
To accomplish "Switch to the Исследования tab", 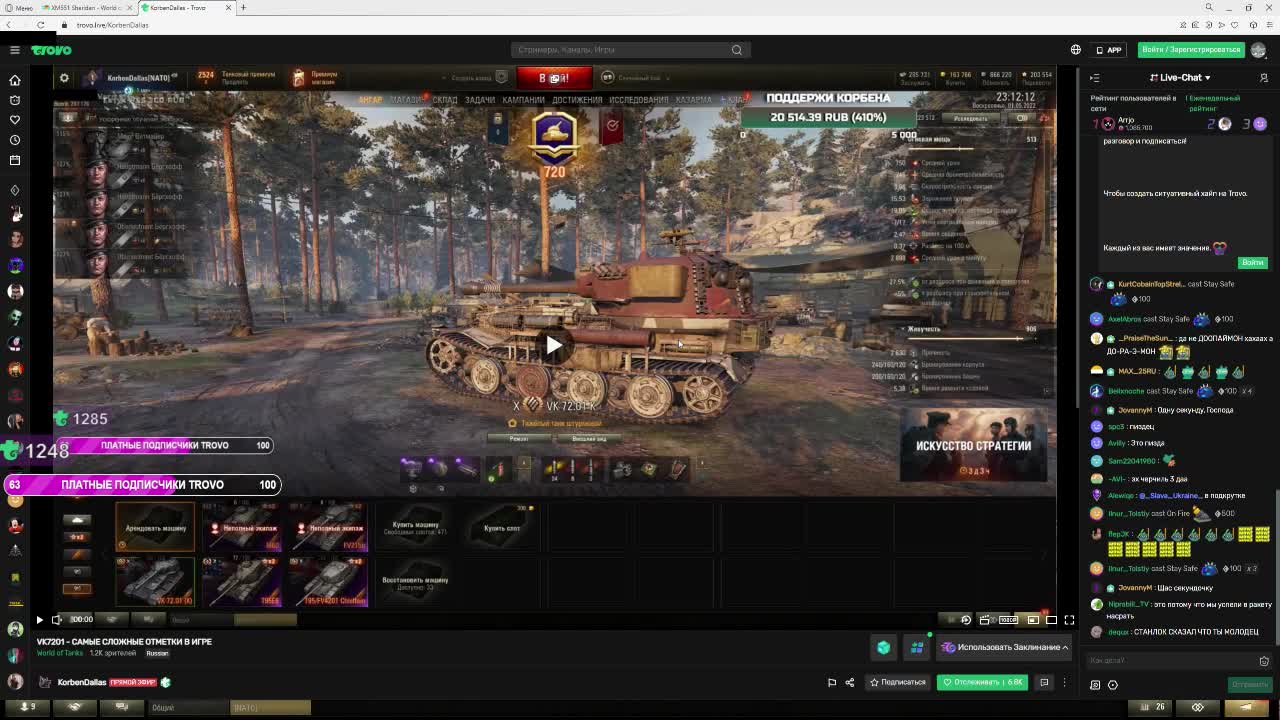I will click(638, 100).
